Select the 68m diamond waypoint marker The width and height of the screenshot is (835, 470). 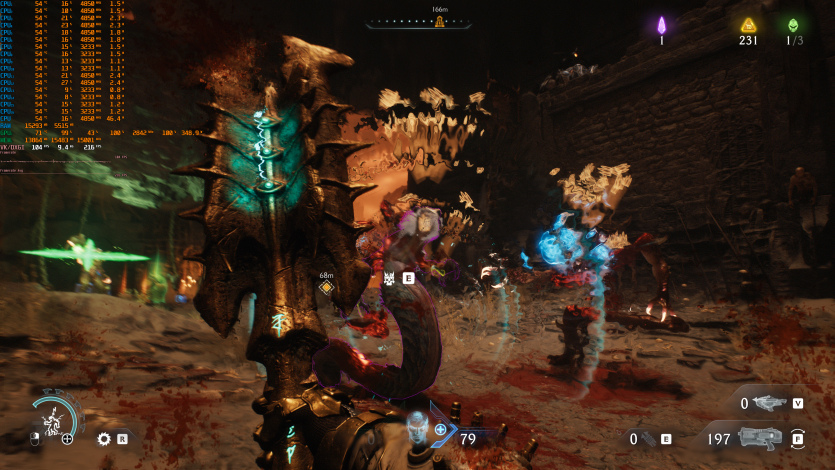click(x=326, y=288)
